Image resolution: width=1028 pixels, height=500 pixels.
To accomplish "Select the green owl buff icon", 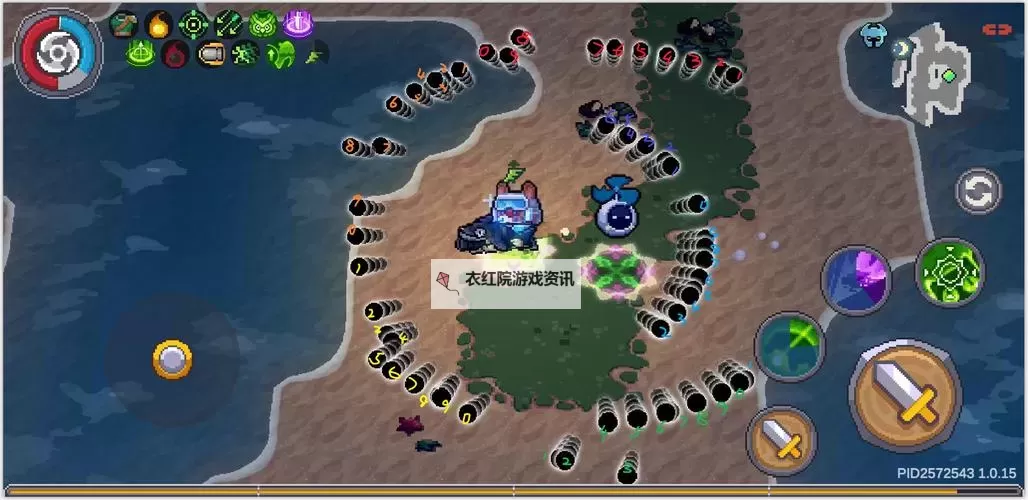I will (262, 24).
